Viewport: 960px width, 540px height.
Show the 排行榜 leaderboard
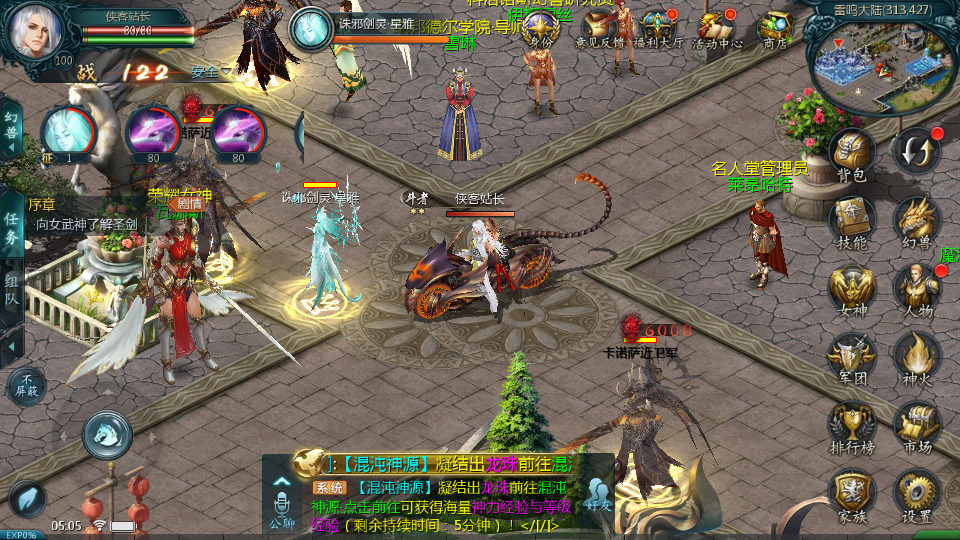pyautogui.click(x=851, y=426)
